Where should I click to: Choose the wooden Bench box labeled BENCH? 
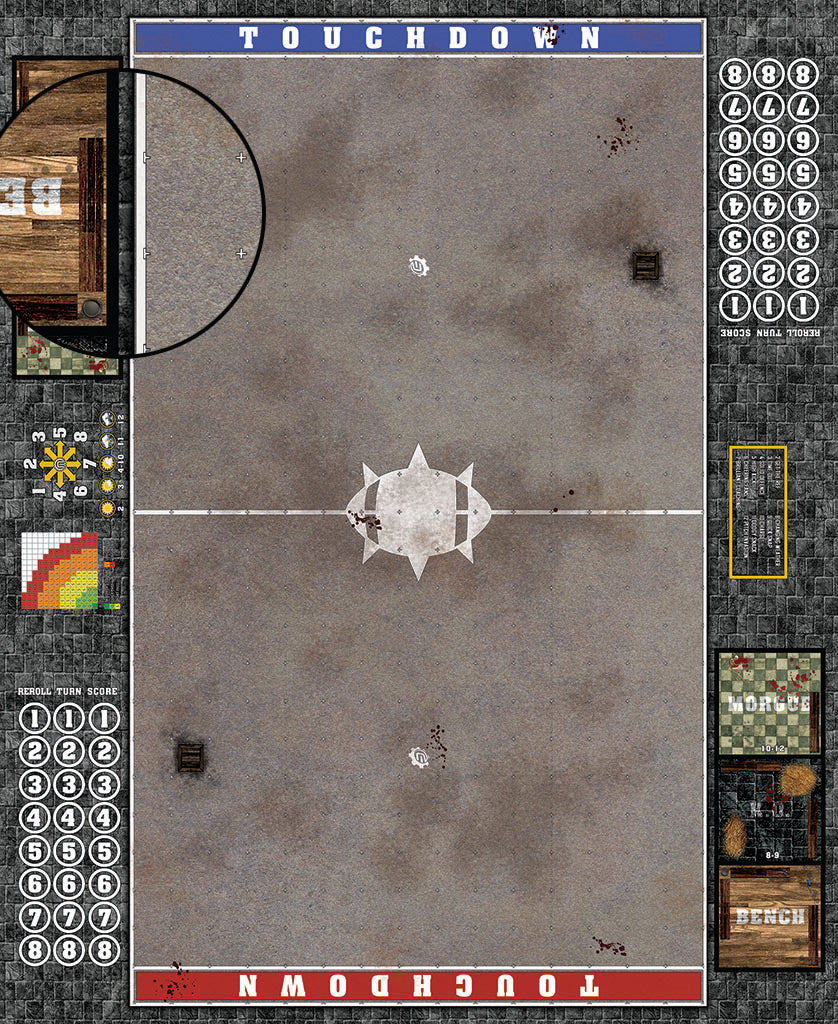(768, 916)
